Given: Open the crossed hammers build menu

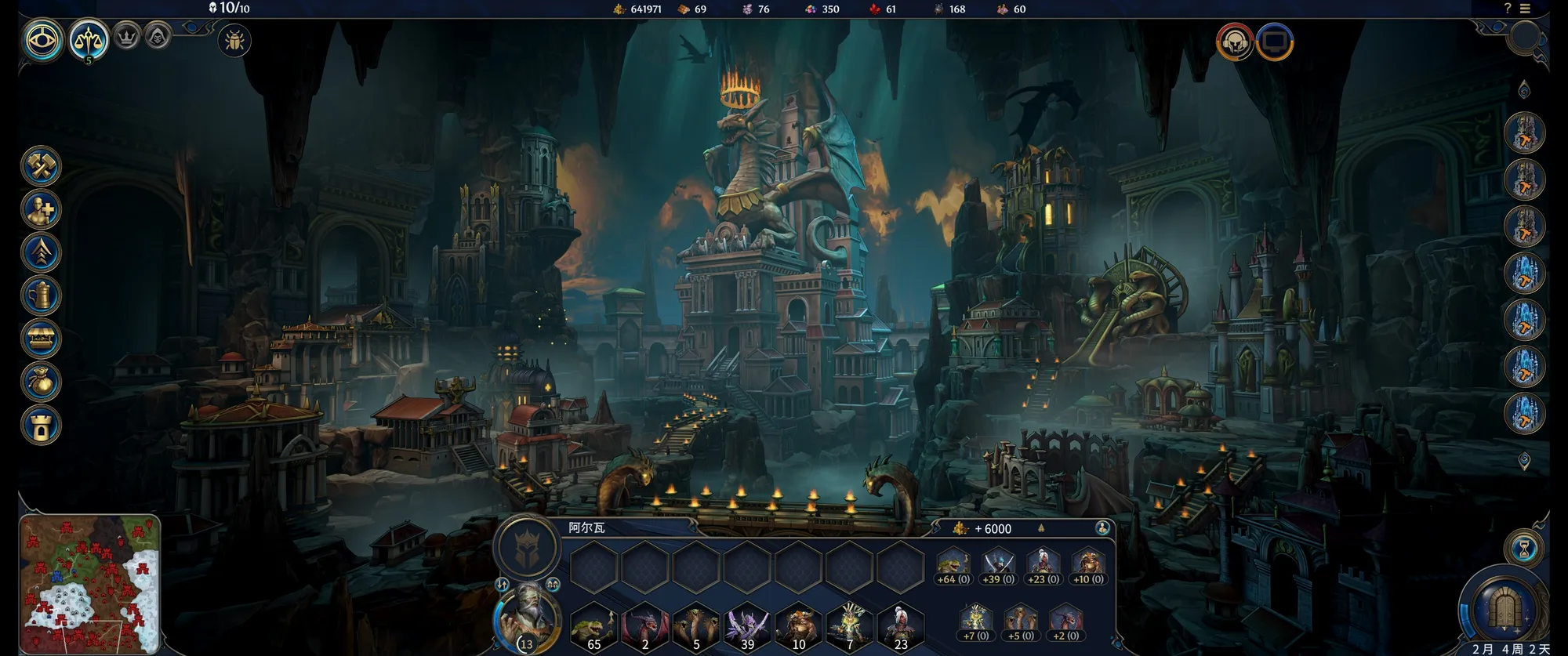Looking at the screenshot, I should point(41,166).
